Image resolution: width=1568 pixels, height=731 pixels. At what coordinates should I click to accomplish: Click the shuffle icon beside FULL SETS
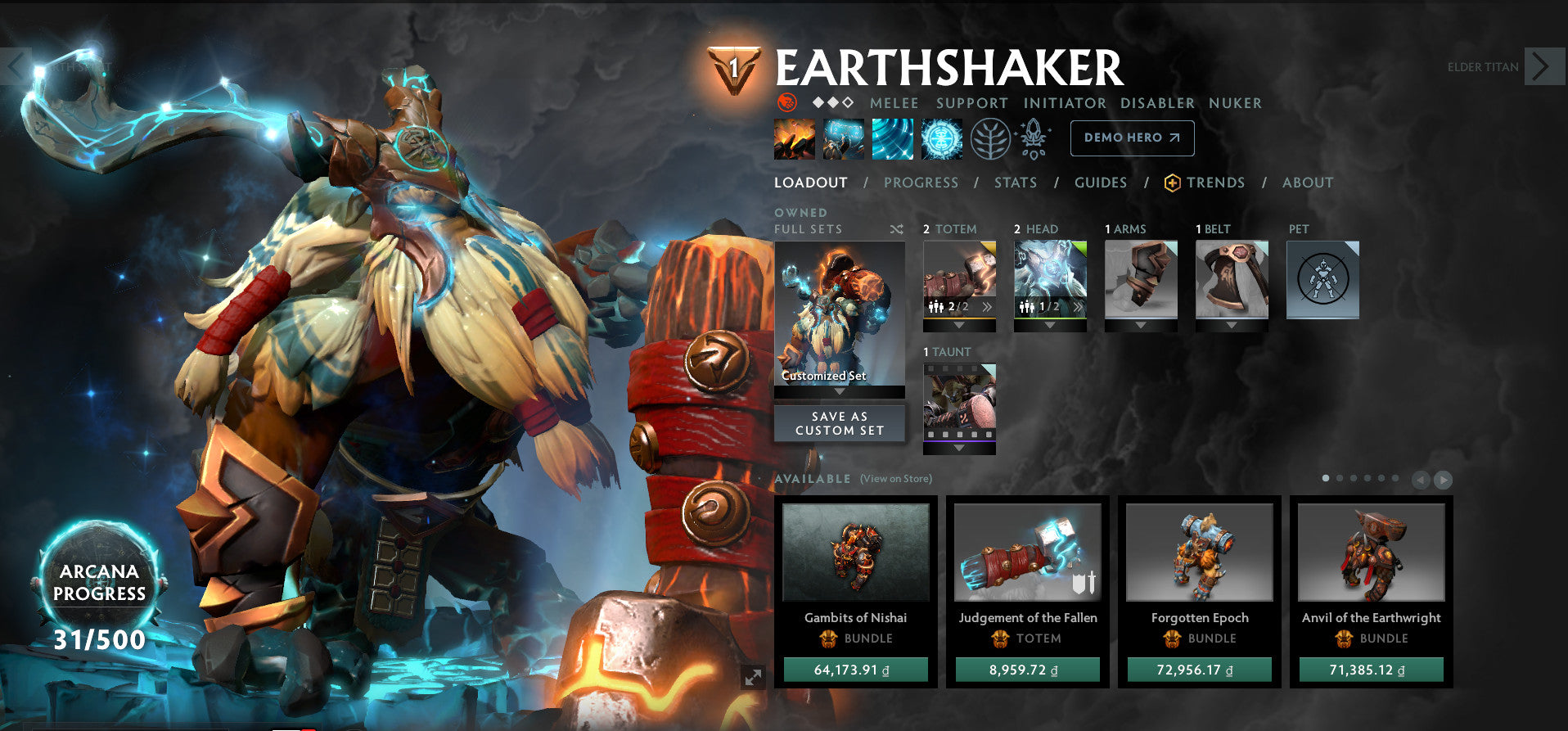tap(896, 230)
